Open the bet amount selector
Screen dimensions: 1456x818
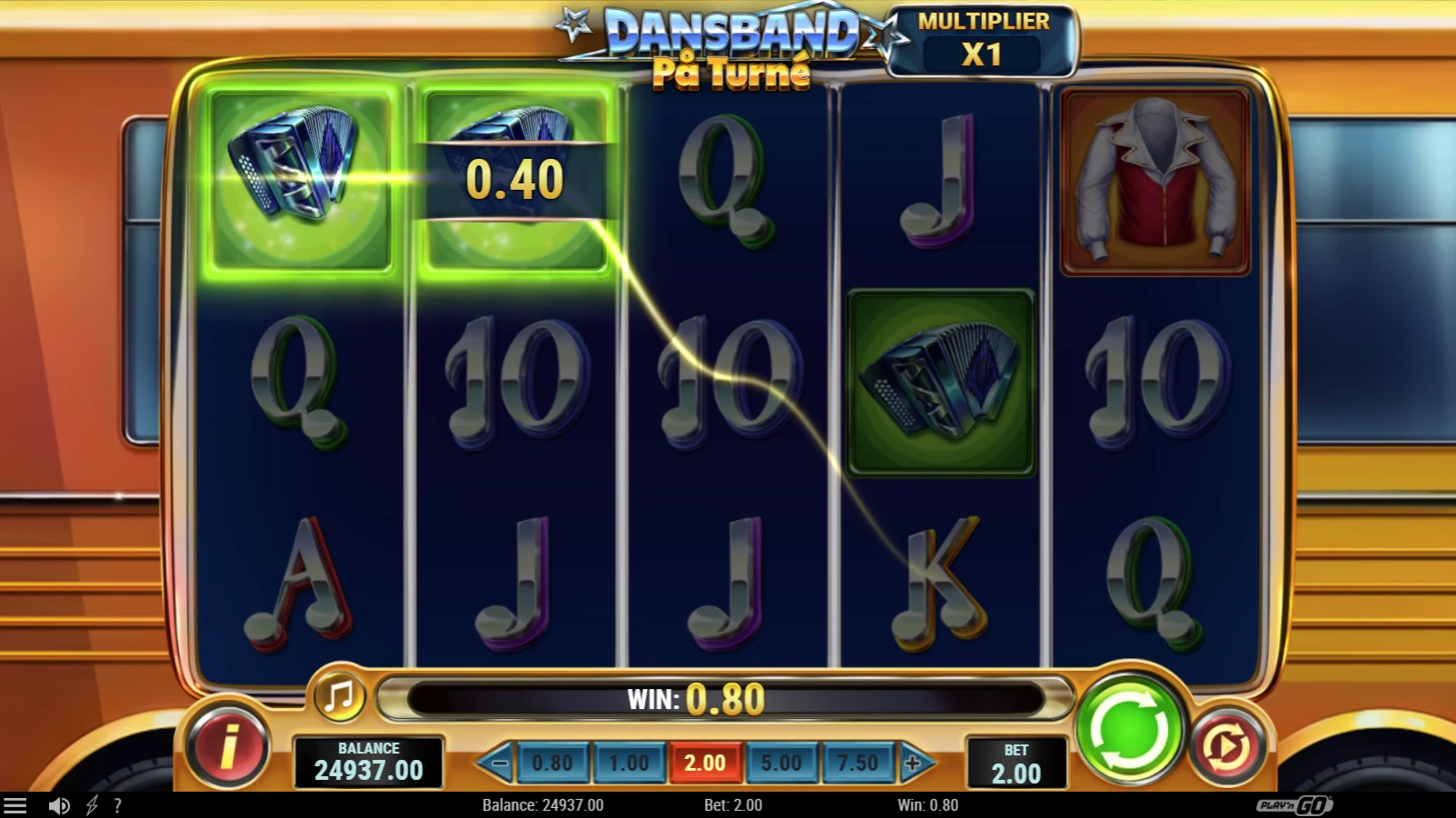[x=1017, y=763]
